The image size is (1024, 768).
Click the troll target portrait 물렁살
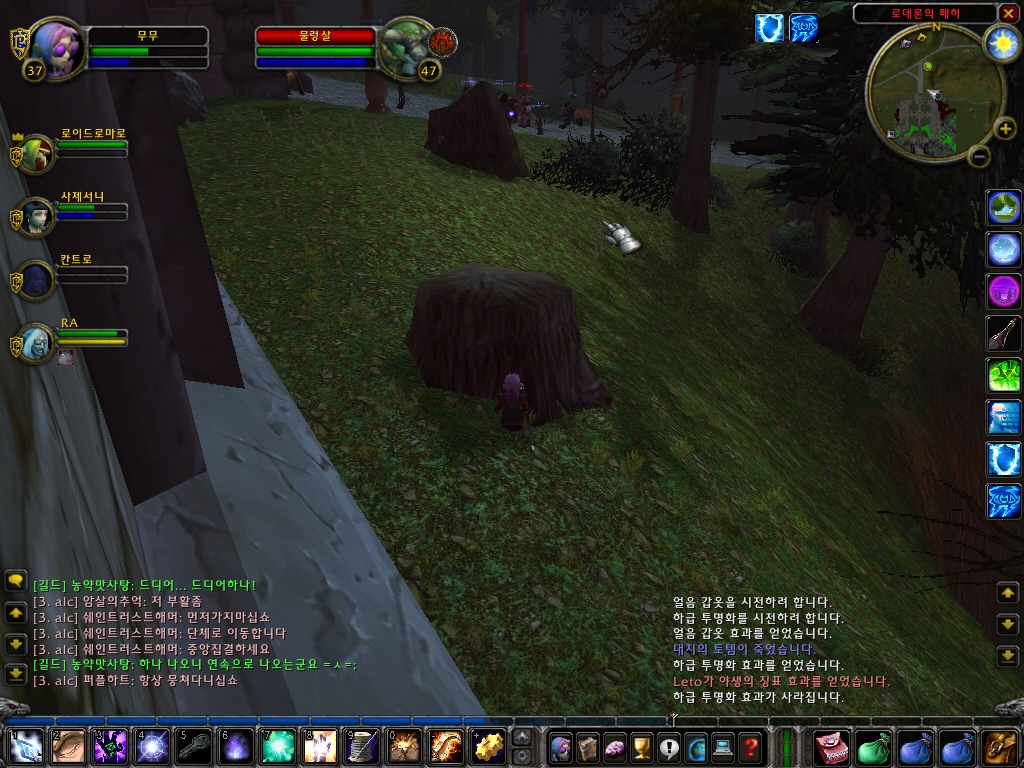coord(404,47)
